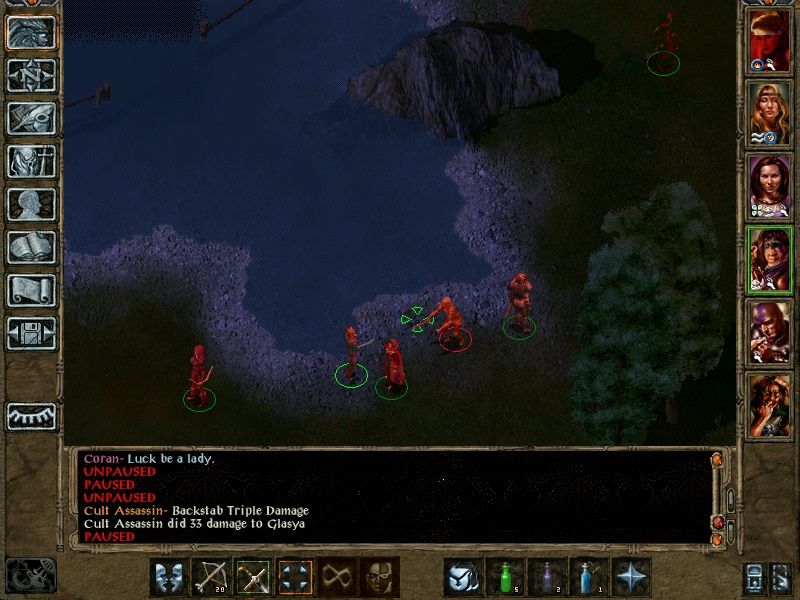
Task: Open the journal quill button
Action: [x=32, y=119]
